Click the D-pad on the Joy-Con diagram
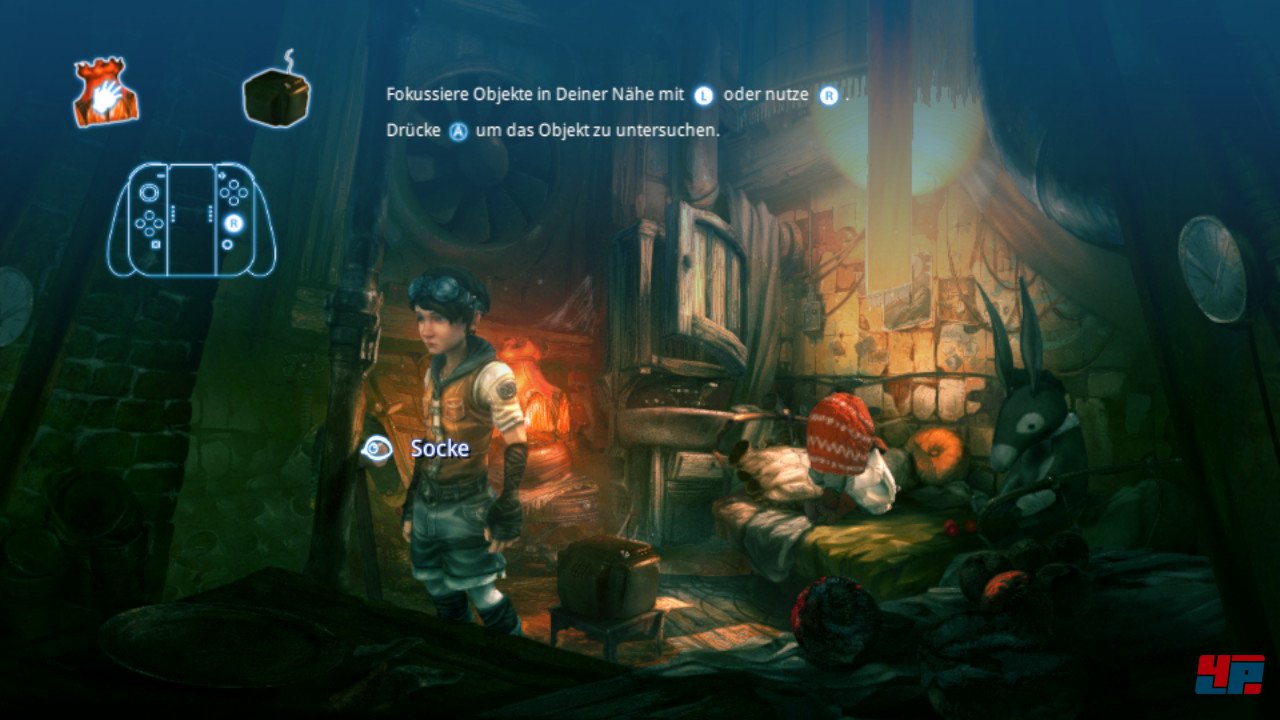Image resolution: width=1280 pixels, height=720 pixels. coord(149,223)
